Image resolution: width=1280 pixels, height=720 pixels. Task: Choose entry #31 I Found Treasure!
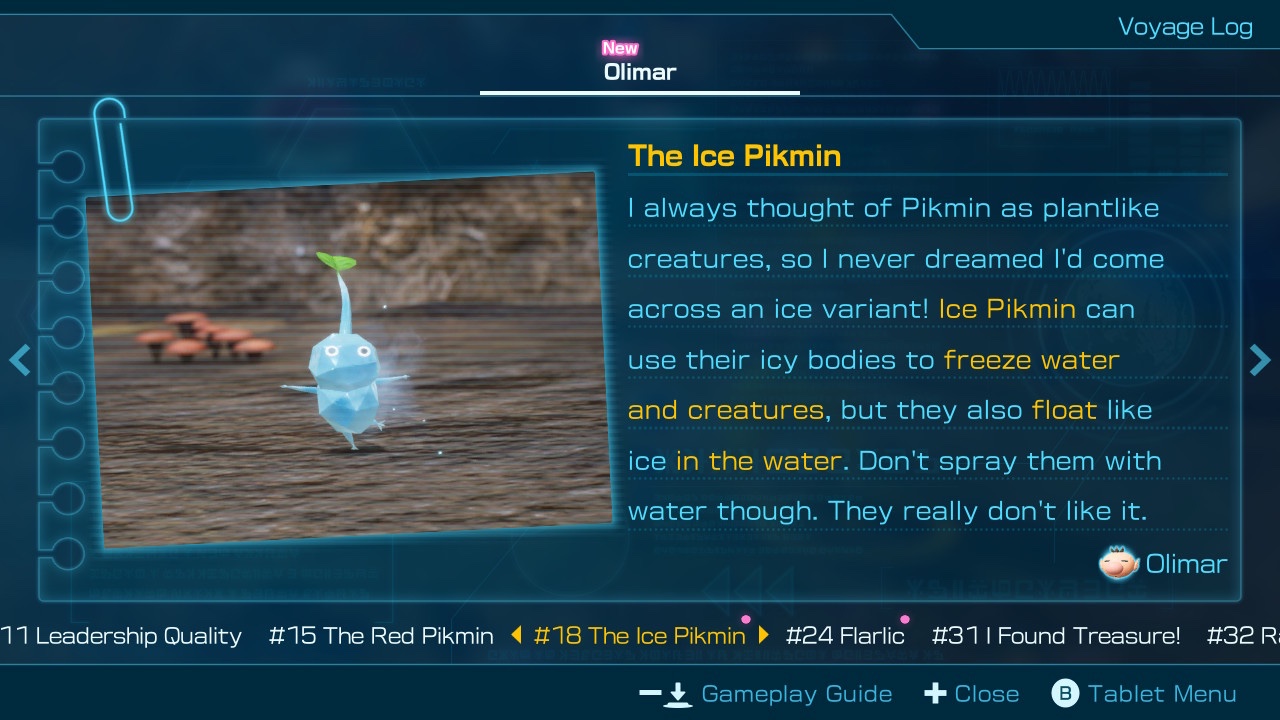click(1055, 636)
